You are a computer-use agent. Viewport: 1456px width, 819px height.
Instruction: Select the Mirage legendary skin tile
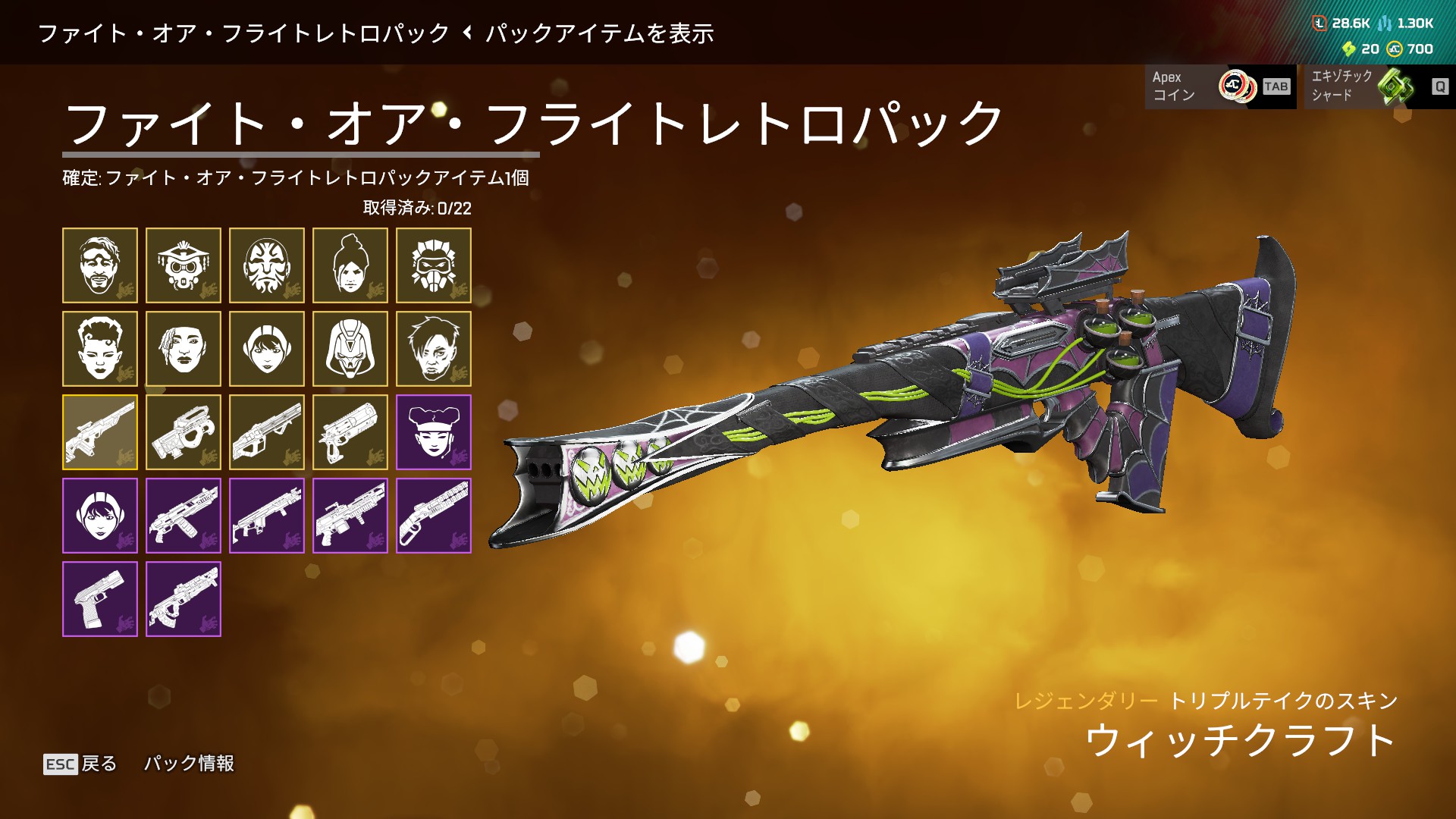[100, 265]
